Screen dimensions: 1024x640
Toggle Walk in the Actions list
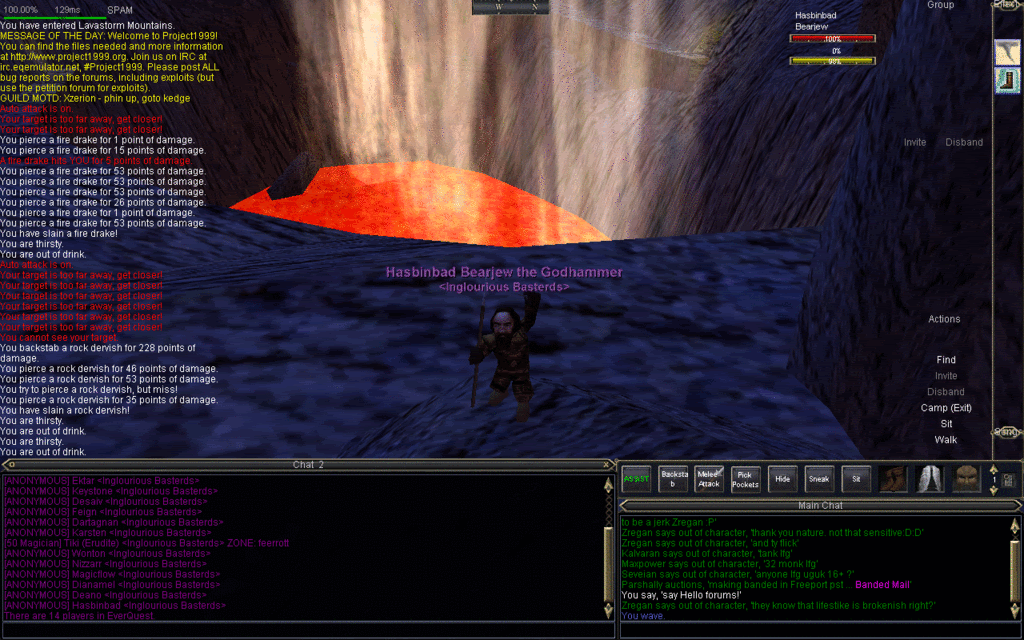[x=945, y=440]
